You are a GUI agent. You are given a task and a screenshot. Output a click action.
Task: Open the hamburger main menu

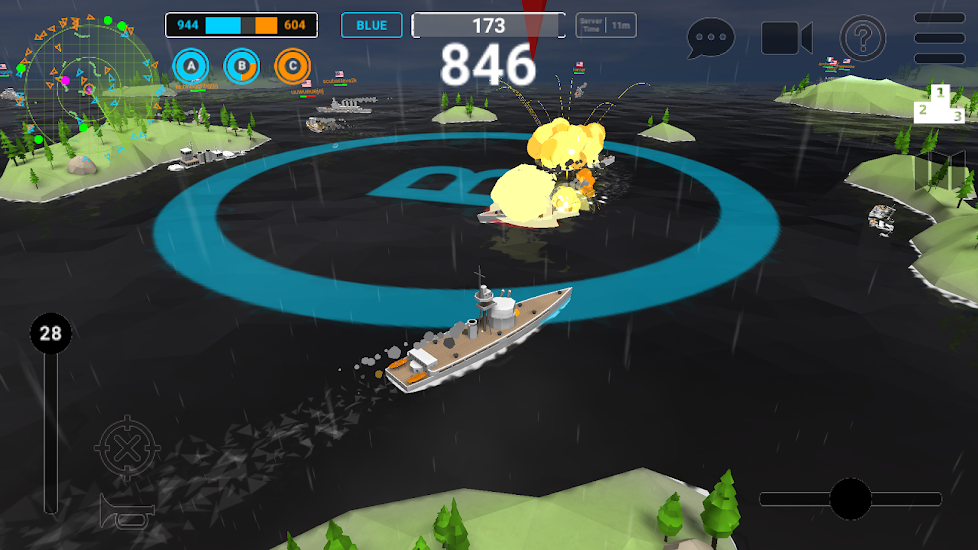(940, 38)
